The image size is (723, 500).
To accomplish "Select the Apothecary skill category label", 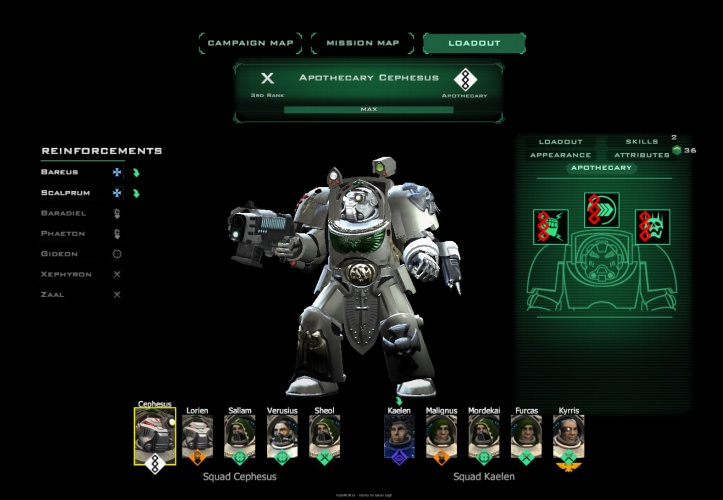I will tap(601, 168).
